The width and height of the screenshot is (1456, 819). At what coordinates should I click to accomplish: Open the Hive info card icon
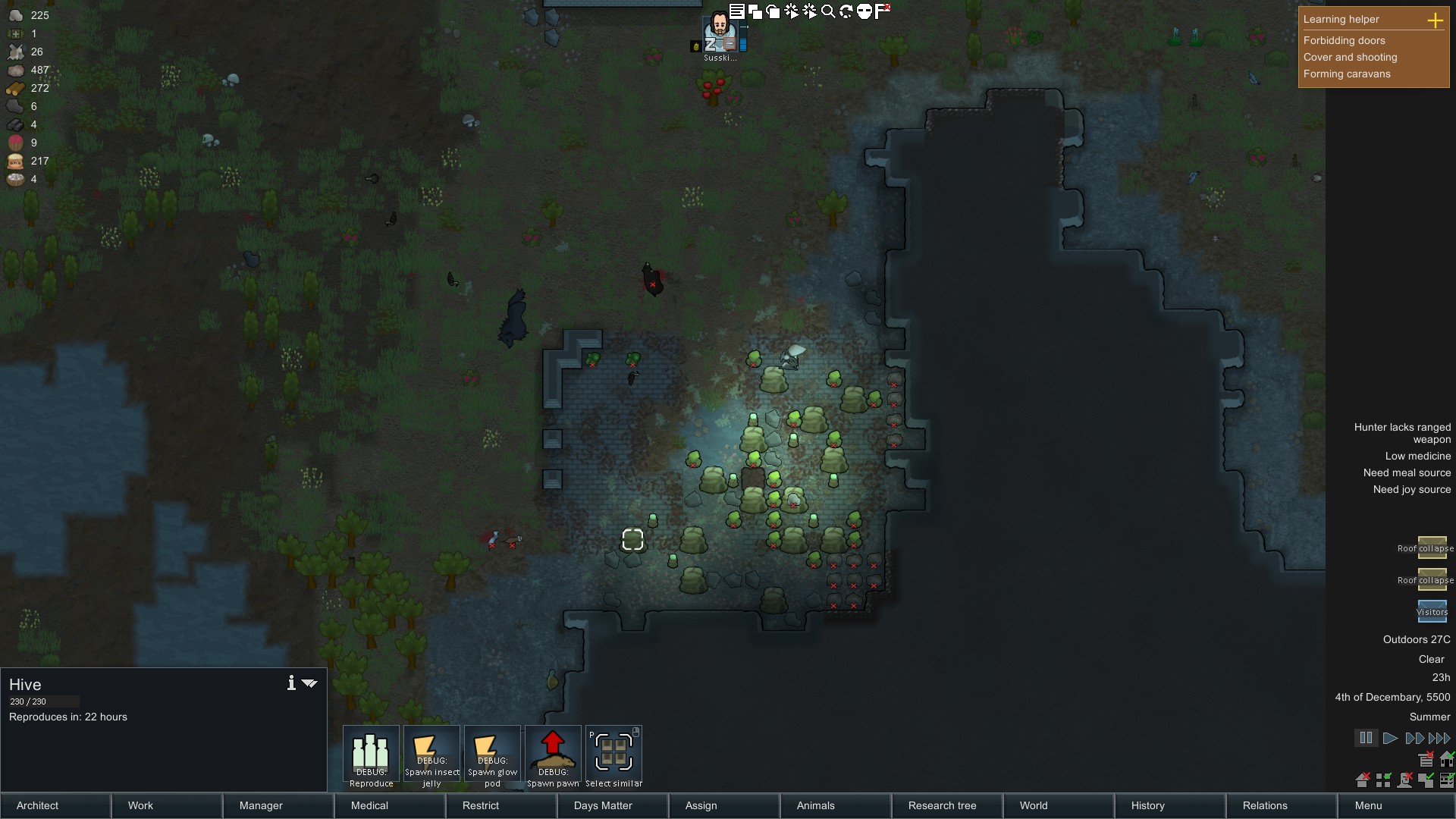pyautogui.click(x=291, y=683)
